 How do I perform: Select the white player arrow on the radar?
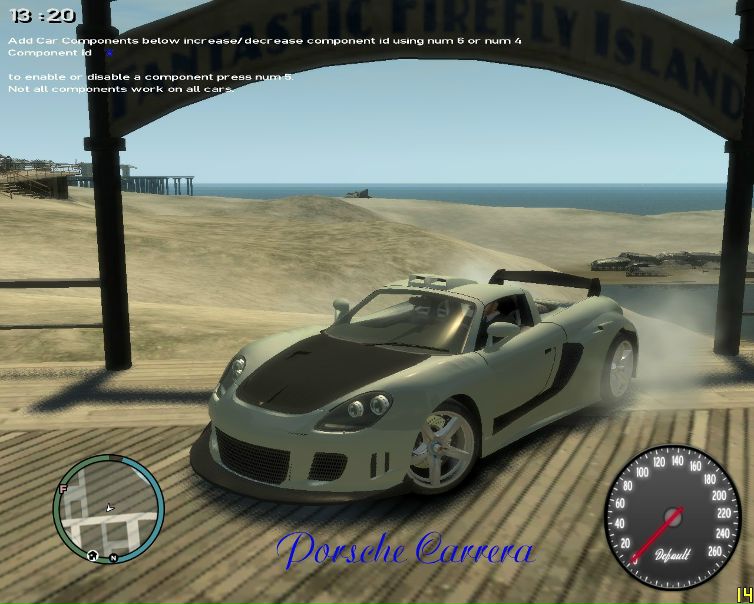click(109, 508)
